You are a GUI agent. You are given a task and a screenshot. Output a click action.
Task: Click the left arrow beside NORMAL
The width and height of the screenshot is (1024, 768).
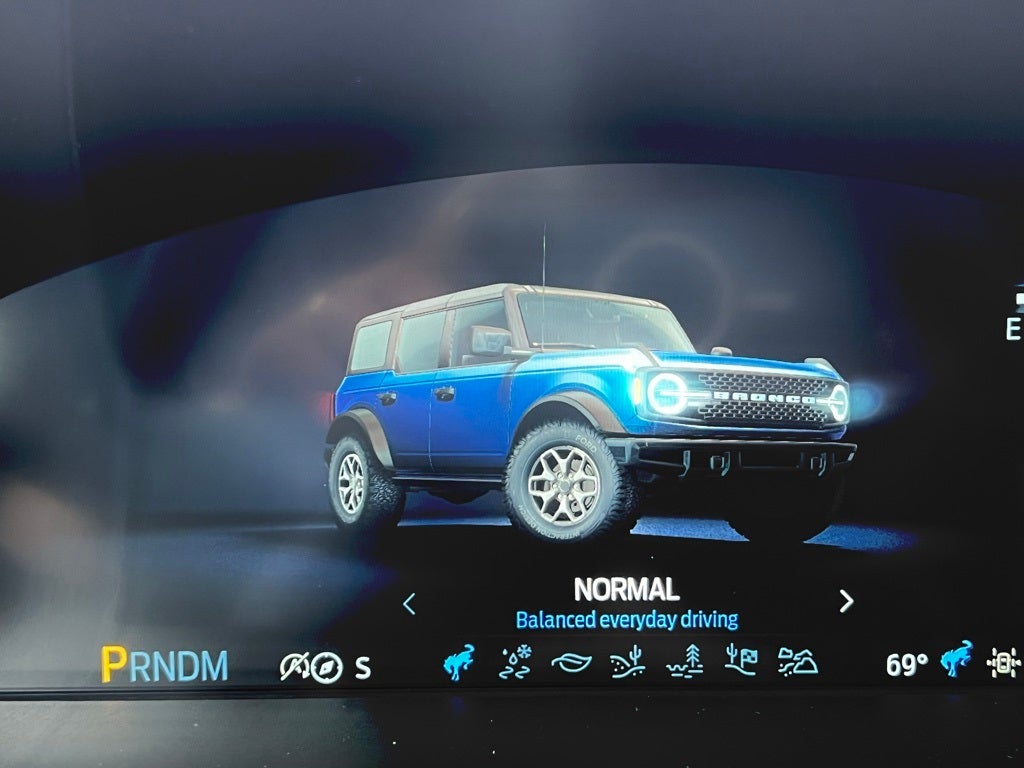pyautogui.click(x=409, y=603)
